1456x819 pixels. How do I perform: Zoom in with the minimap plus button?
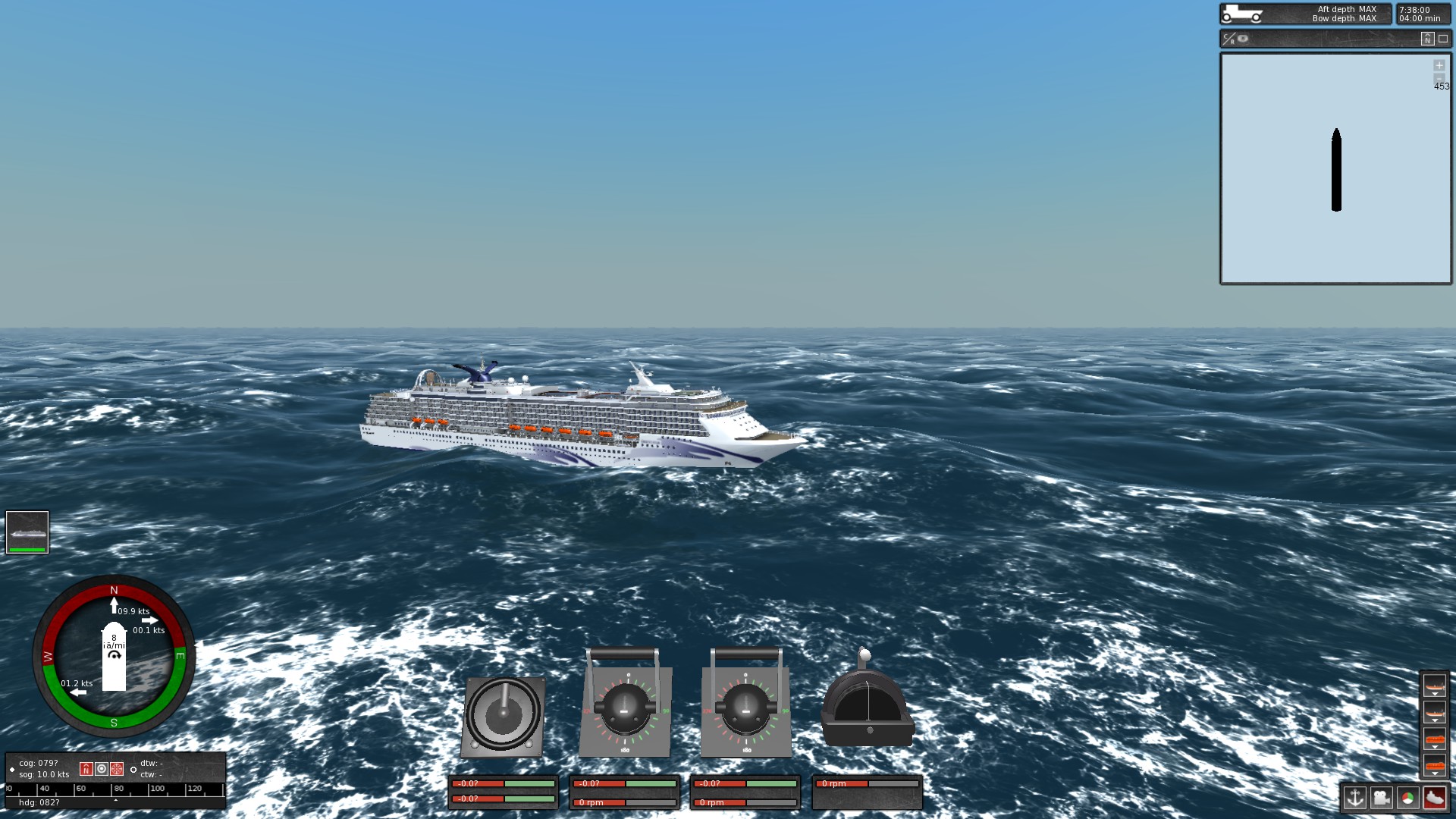pyautogui.click(x=1439, y=66)
